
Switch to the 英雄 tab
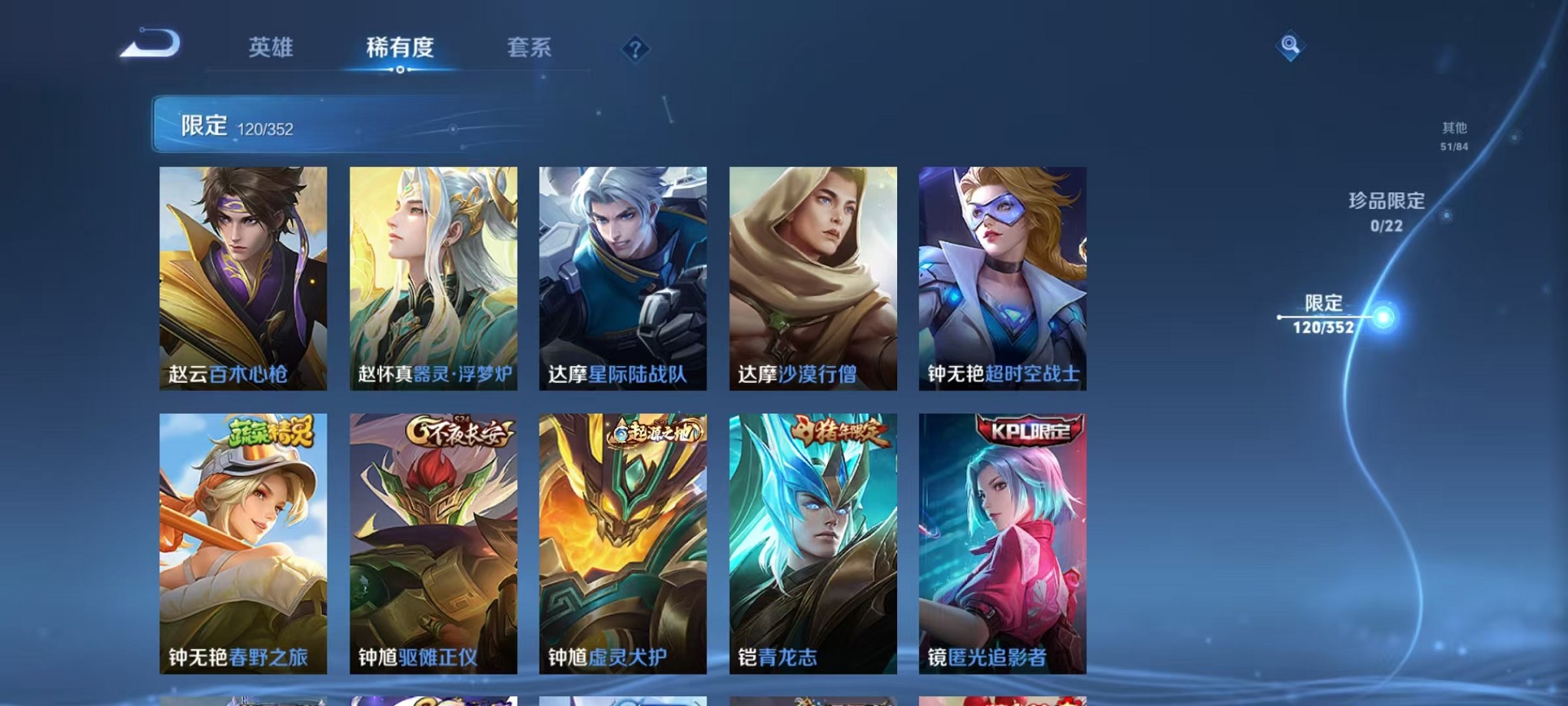[271, 48]
